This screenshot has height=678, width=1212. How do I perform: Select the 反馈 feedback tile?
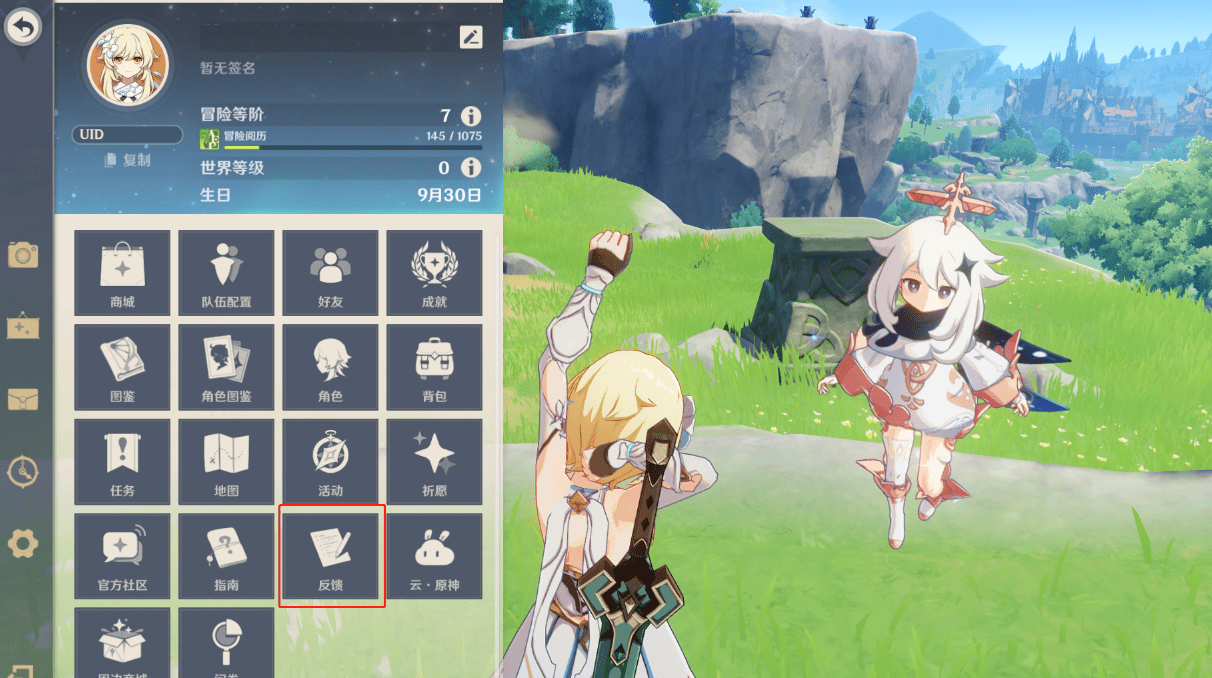330,556
